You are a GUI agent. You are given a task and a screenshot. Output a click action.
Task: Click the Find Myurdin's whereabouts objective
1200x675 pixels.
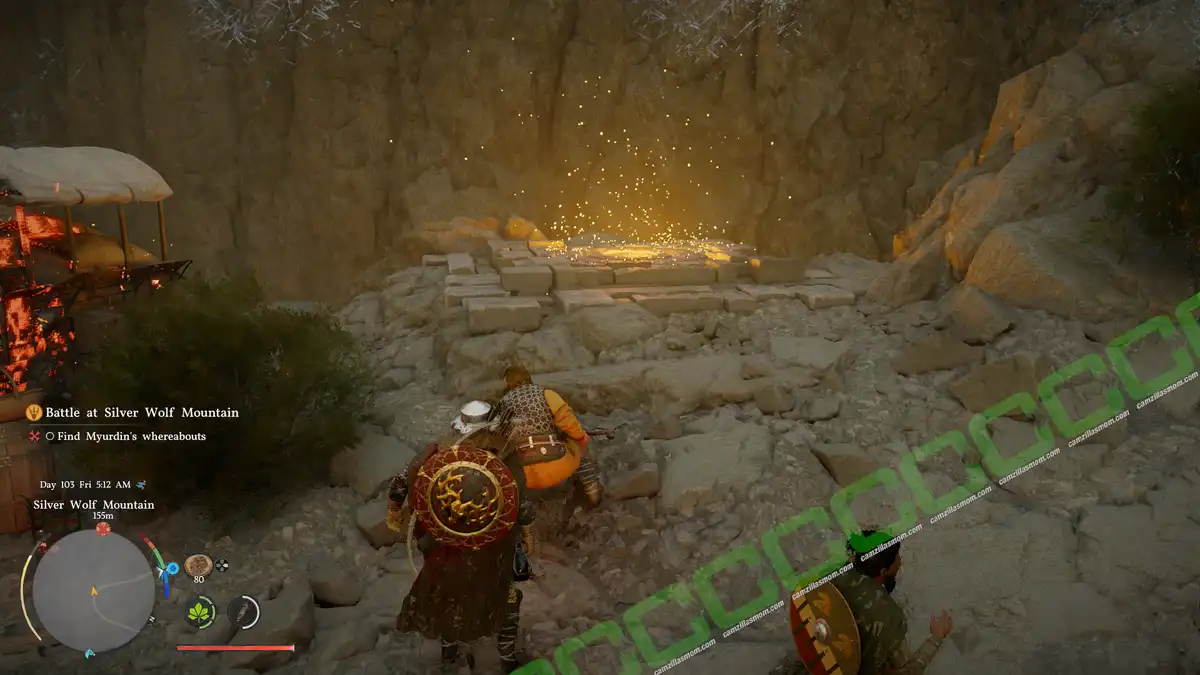click(x=132, y=436)
